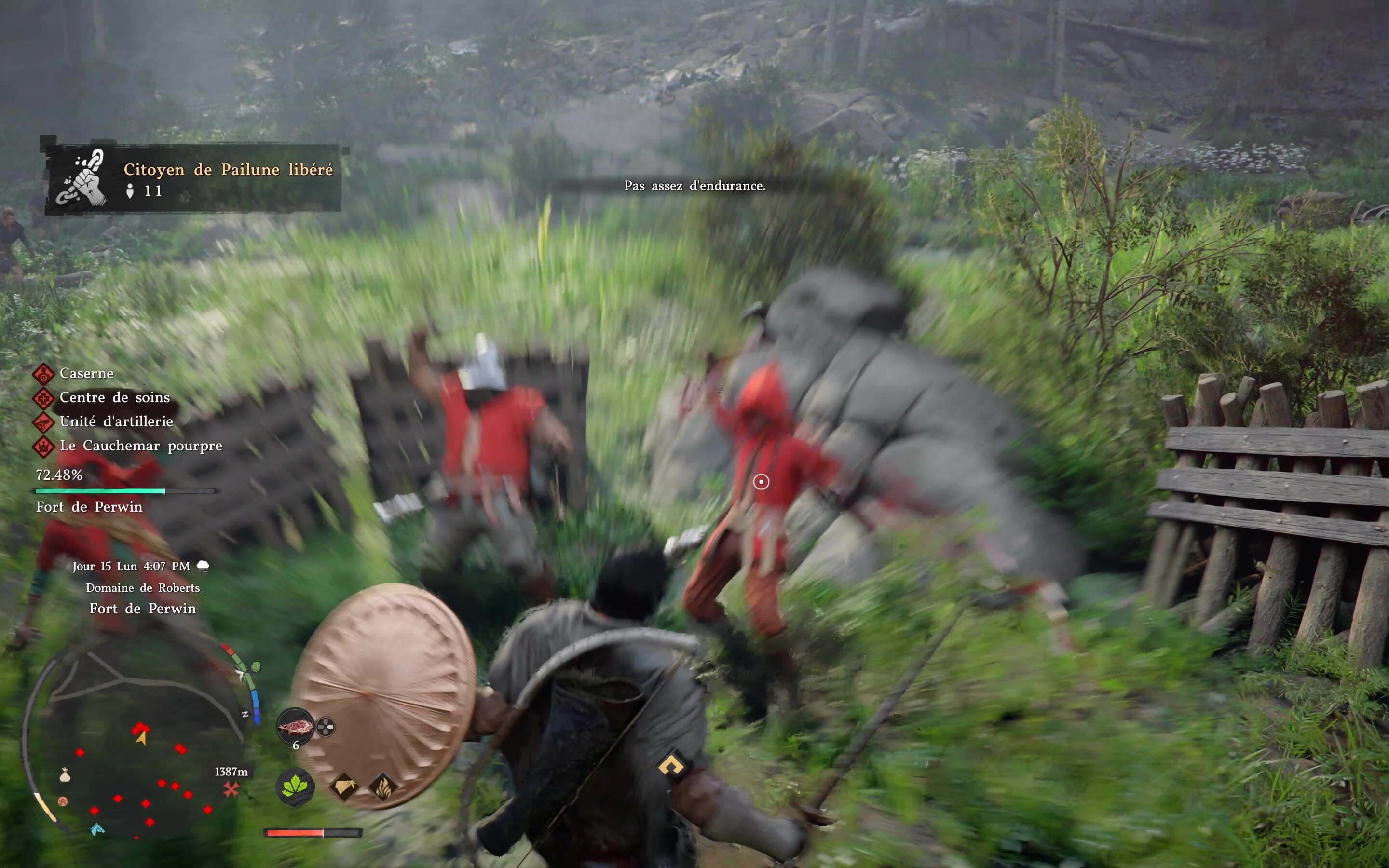This screenshot has width=1389, height=868.
Task: Click the red crossed-swords distance marker
Action: pyautogui.click(x=231, y=790)
